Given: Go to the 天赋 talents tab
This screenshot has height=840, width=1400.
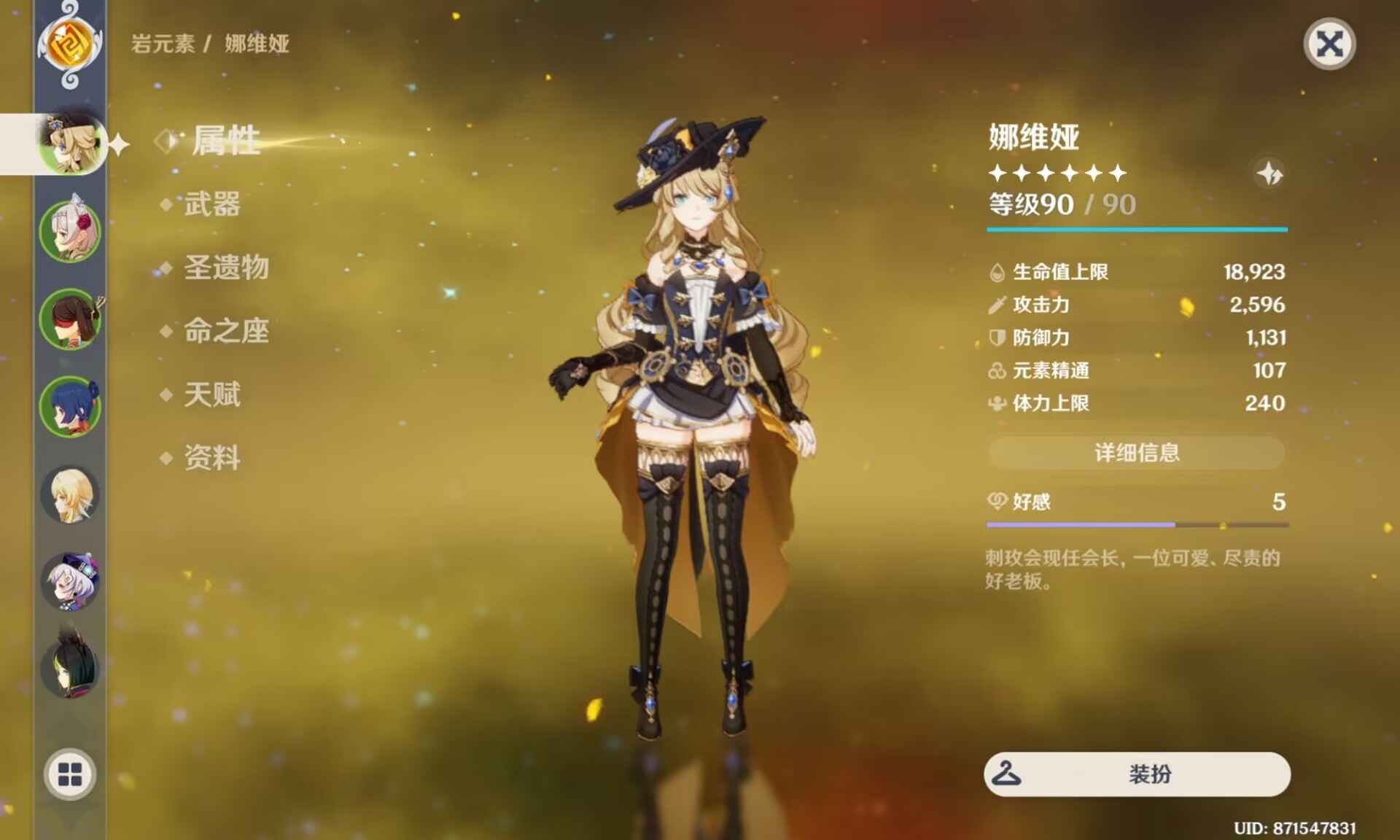Looking at the screenshot, I should coord(211,394).
